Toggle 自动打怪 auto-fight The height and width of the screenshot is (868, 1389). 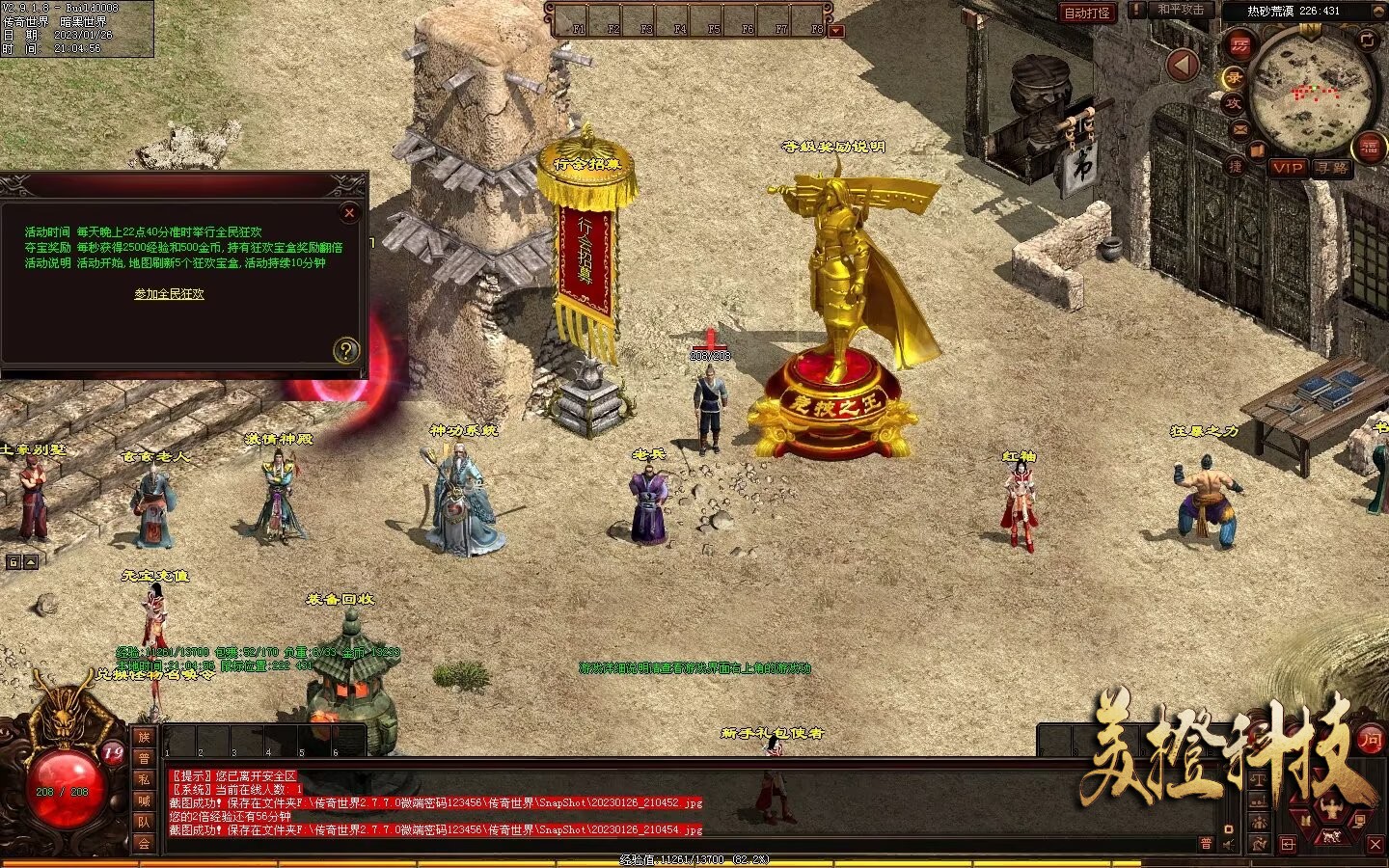coord(1087,13)
